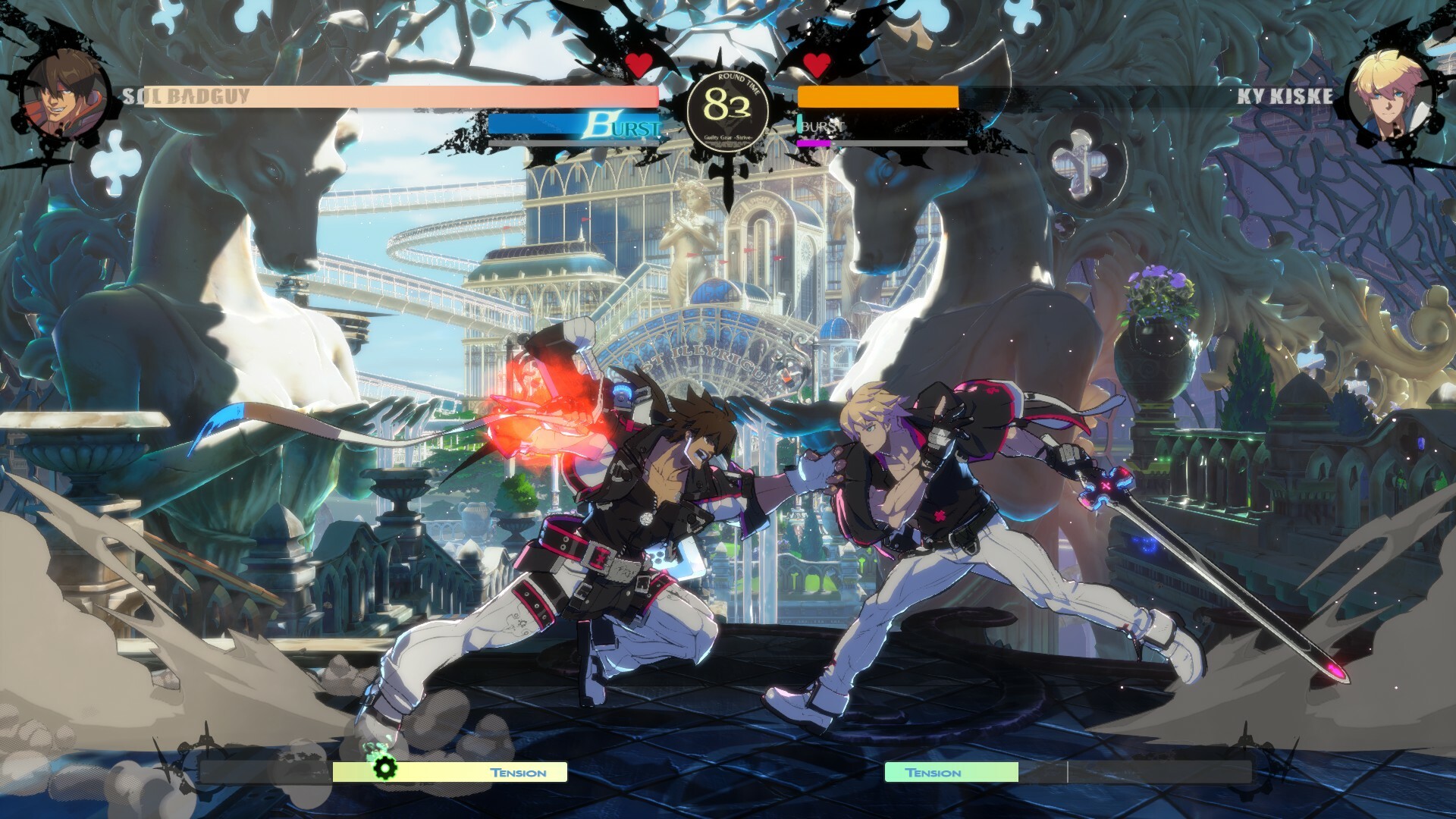Click Sol's pink health bar

coord(455,97)
